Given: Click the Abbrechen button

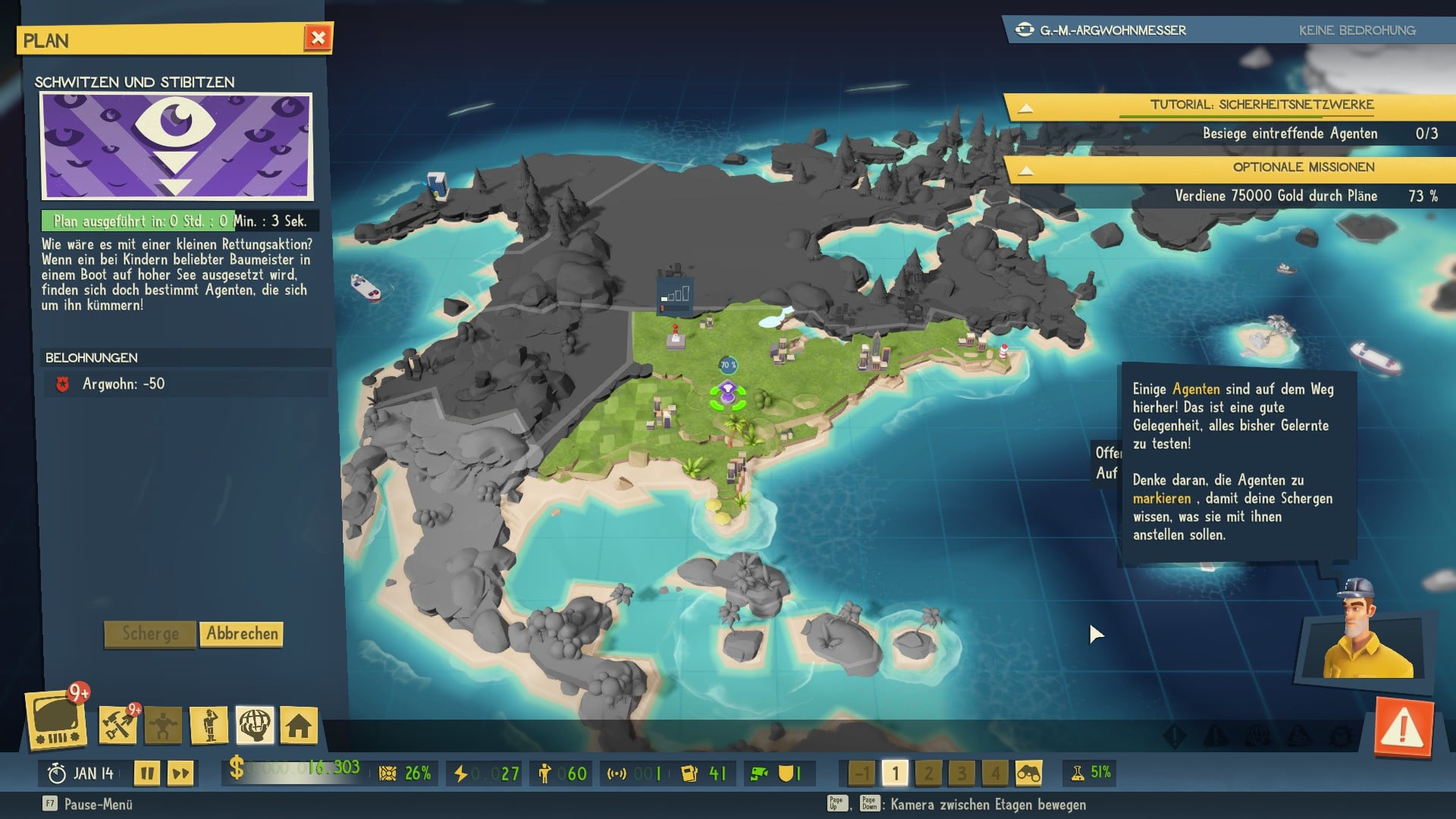Looking at the screenshot, I should coord(241,635).
